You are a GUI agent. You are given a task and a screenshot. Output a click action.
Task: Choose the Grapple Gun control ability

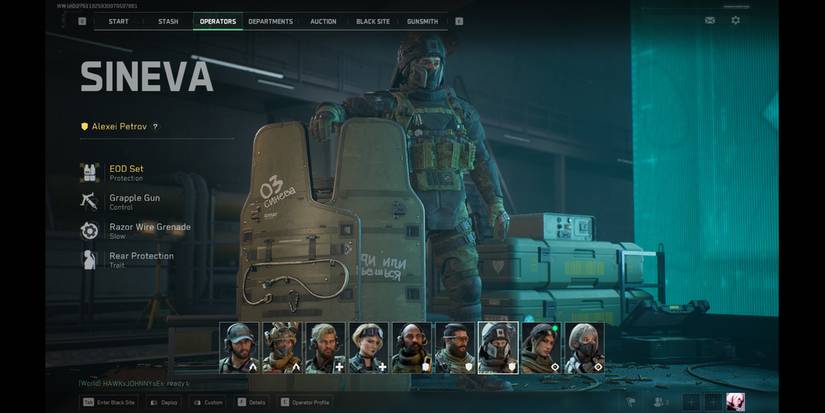pyautogui.click(x=133, y=201)
